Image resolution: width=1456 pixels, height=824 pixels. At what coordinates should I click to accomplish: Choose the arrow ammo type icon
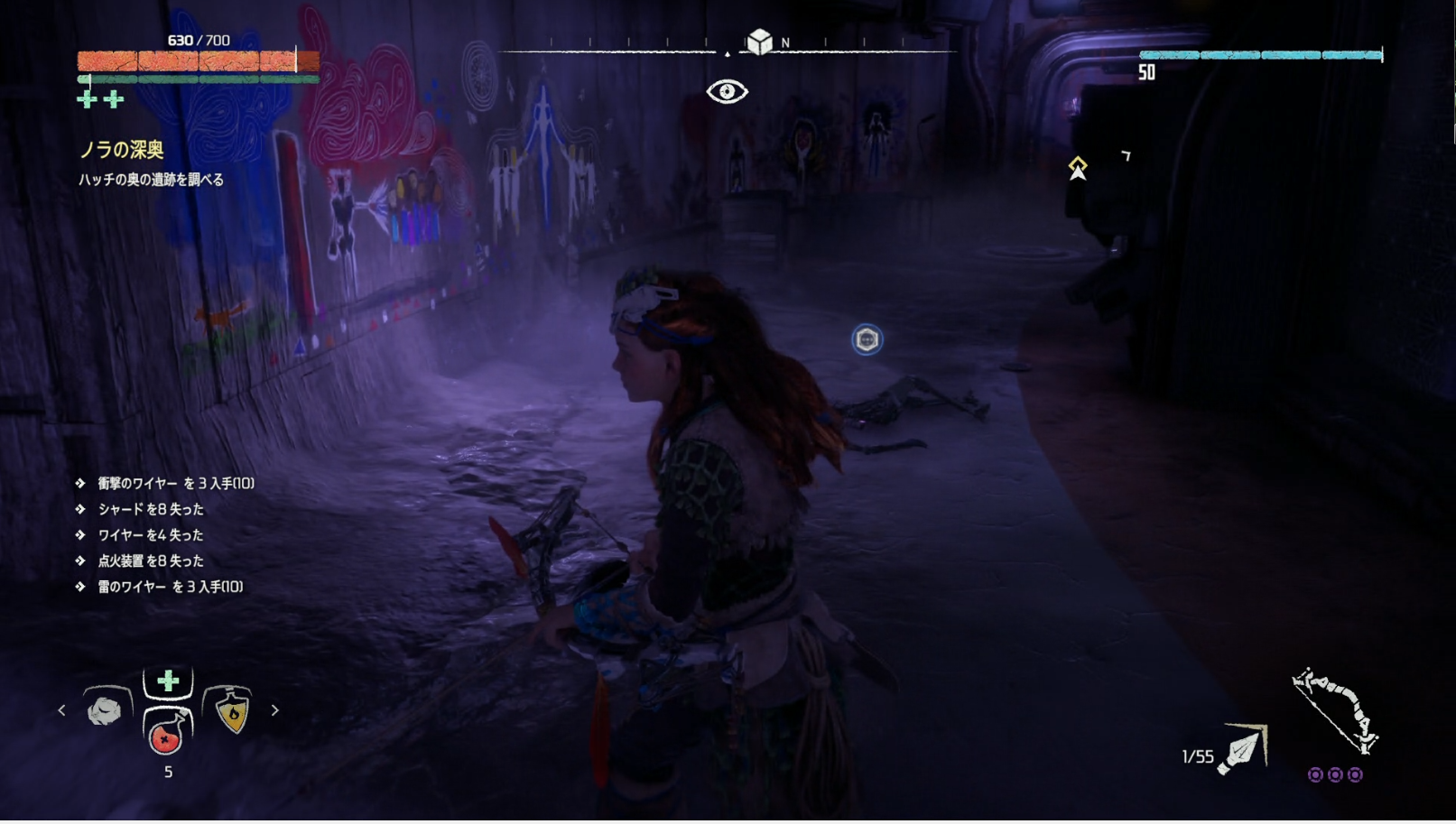(1243, 750)
